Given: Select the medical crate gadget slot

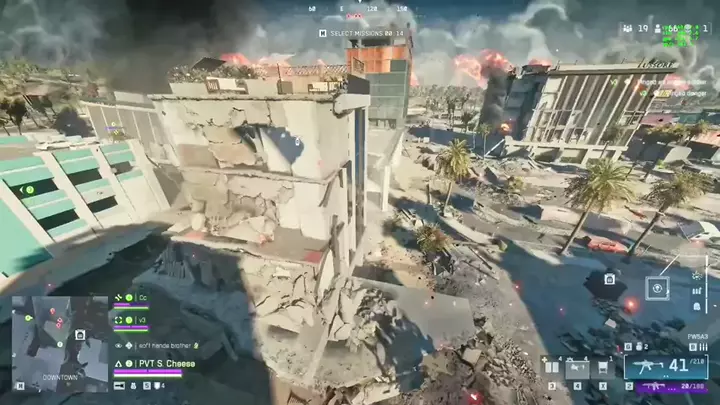Looking at the screenshot, I should [x=552, y=369].
